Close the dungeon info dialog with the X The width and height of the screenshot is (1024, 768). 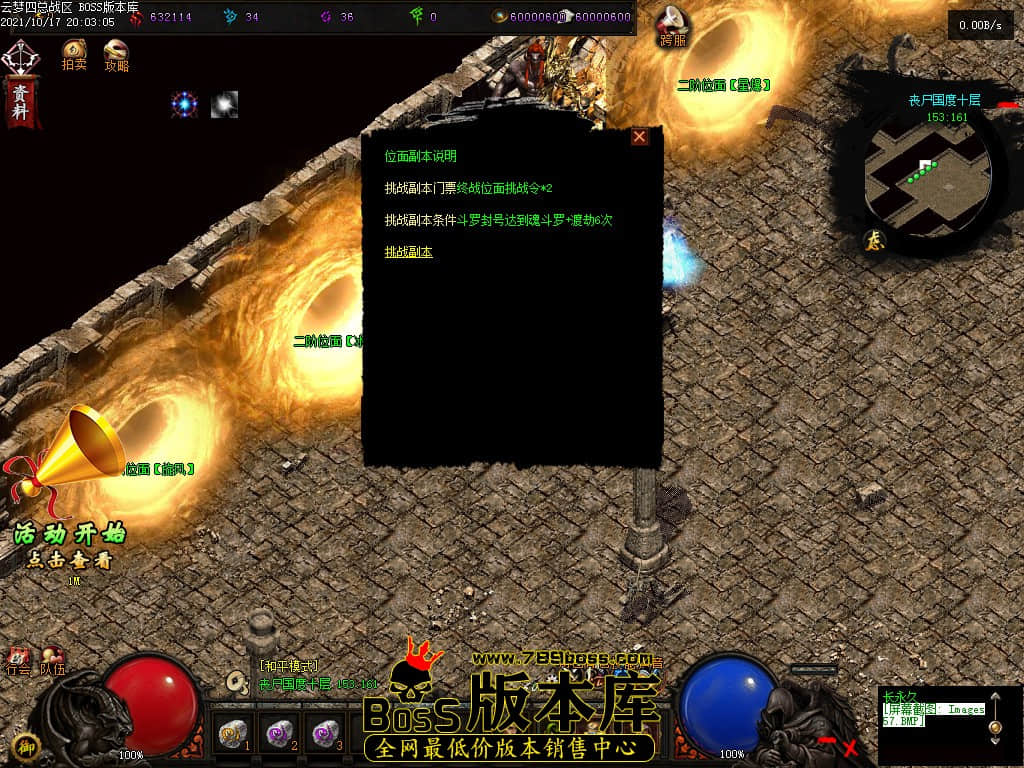click(x=640, y=137)
